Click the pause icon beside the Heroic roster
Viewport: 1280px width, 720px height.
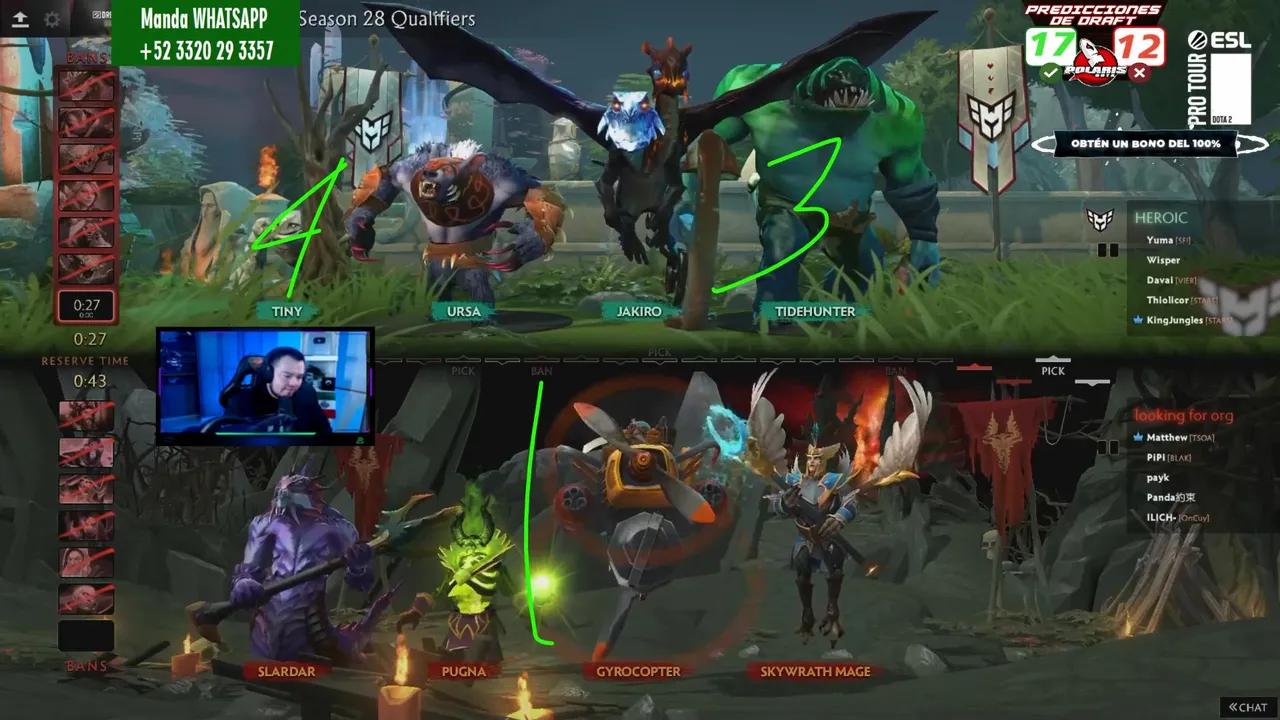pyautogui.click(x=1110, y=250)
